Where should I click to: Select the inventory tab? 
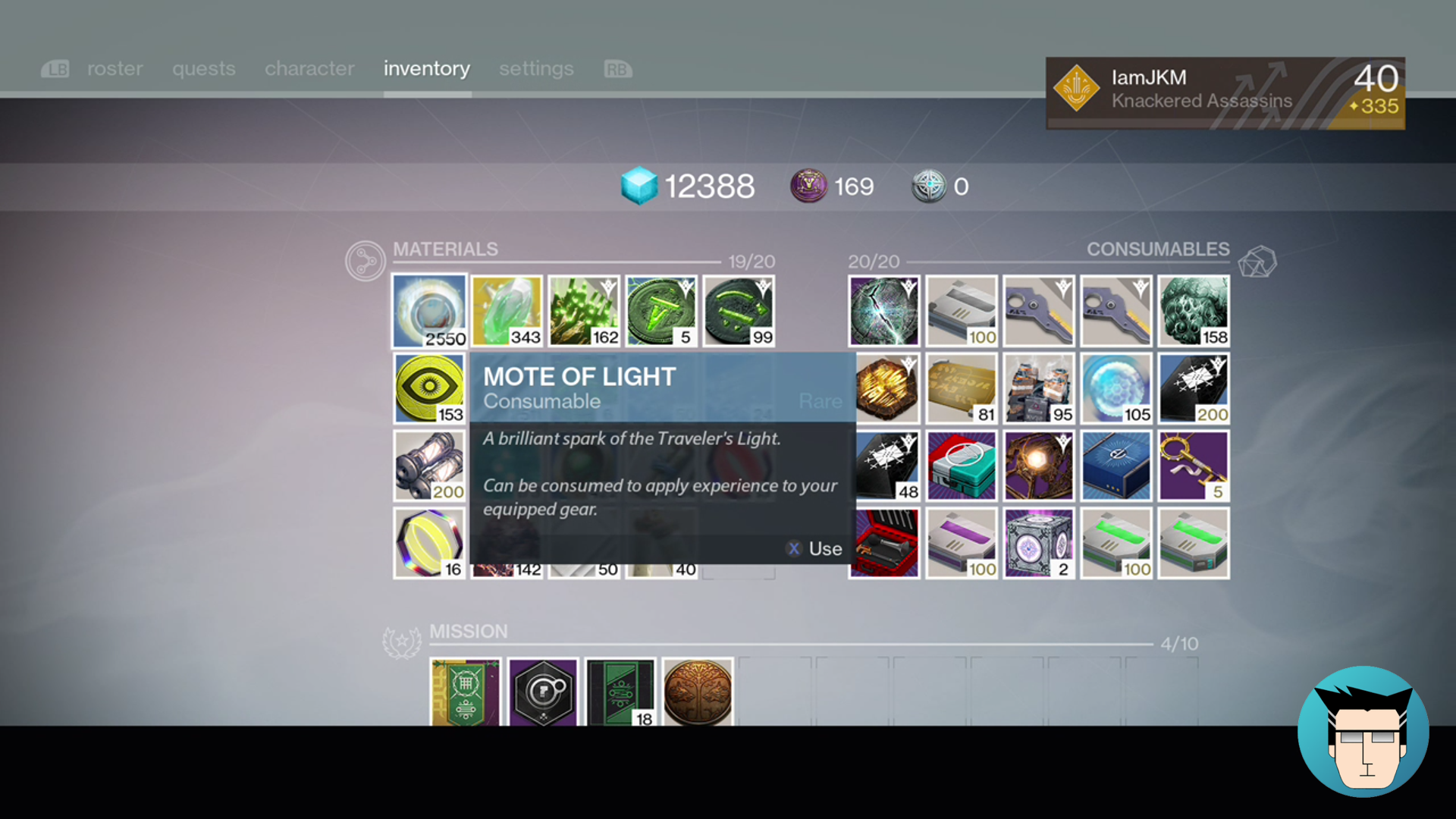426,69
